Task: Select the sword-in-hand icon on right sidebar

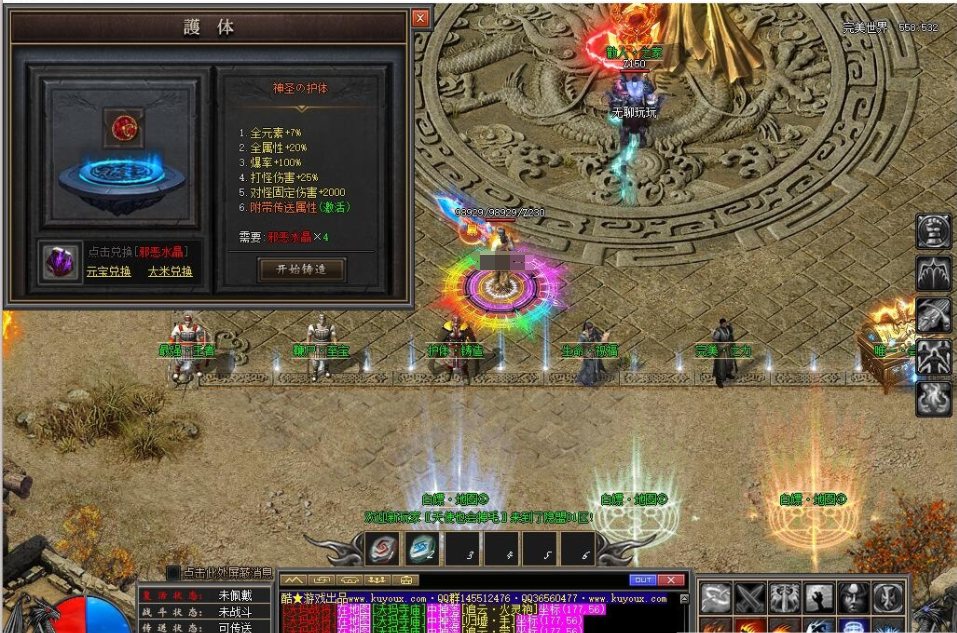Action: point(934,315)
